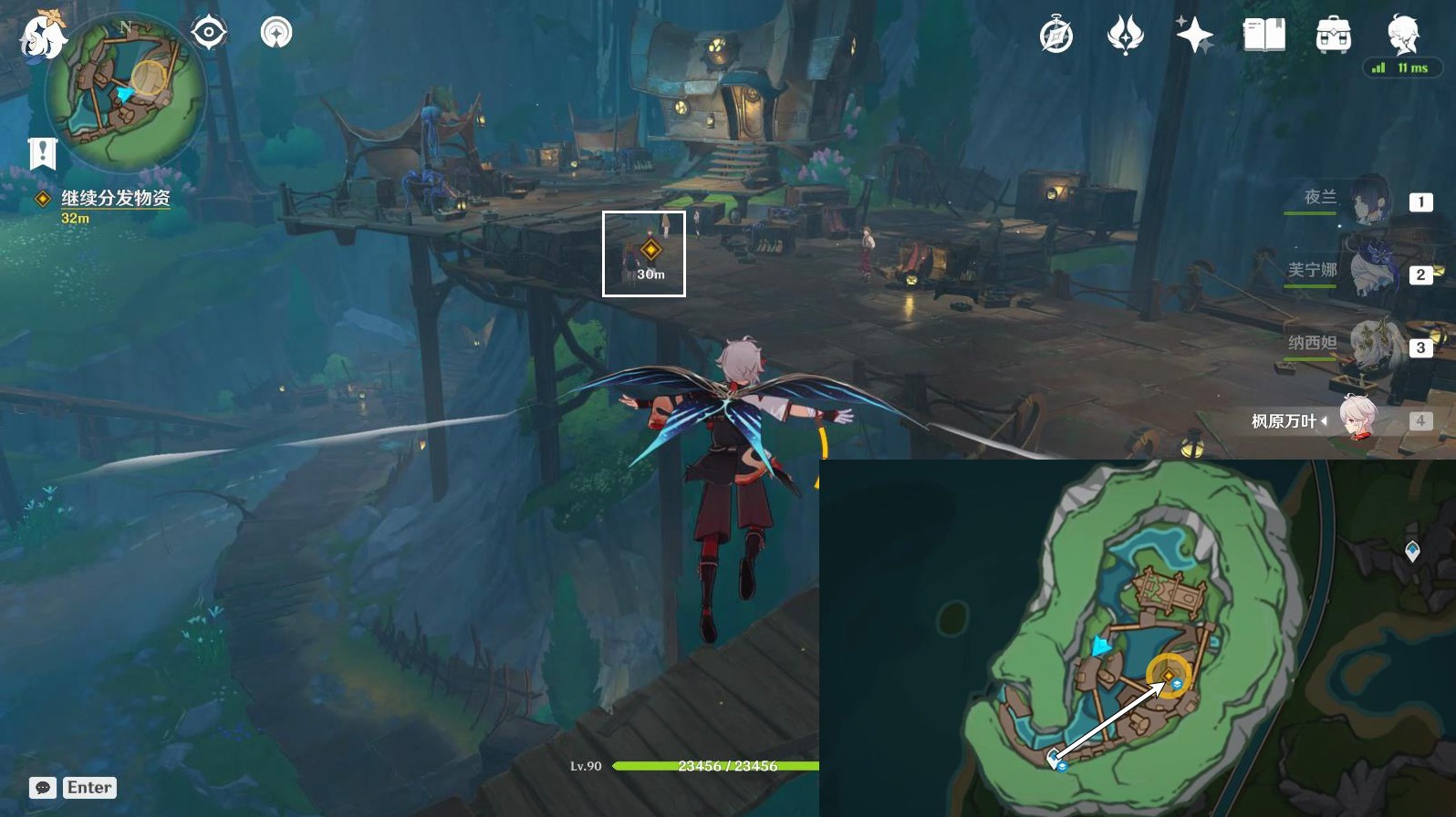Open the Paimon menu icon
Viewport: 1456px width, 817px height.
(x=42, y=36)
